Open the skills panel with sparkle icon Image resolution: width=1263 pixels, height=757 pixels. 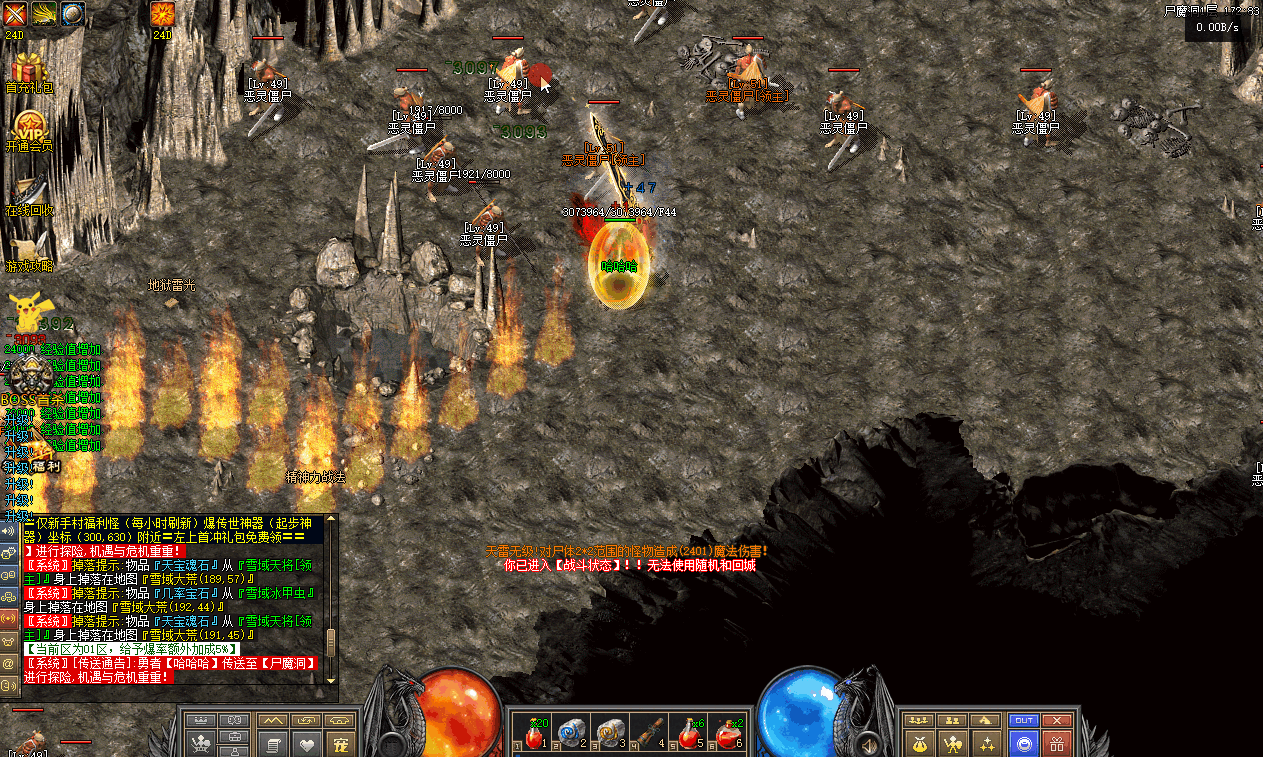point(988,743)
